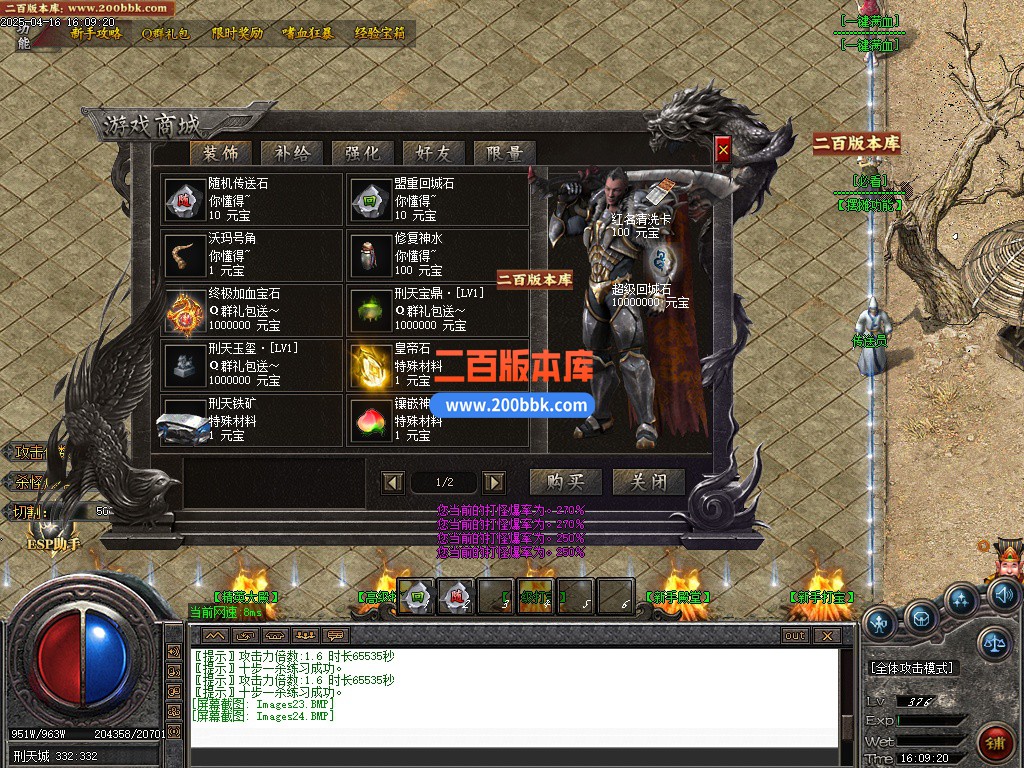Open the 经验宝箱 top menu entry
Screen dimensions: 1024x768
(x=380, y=32)
